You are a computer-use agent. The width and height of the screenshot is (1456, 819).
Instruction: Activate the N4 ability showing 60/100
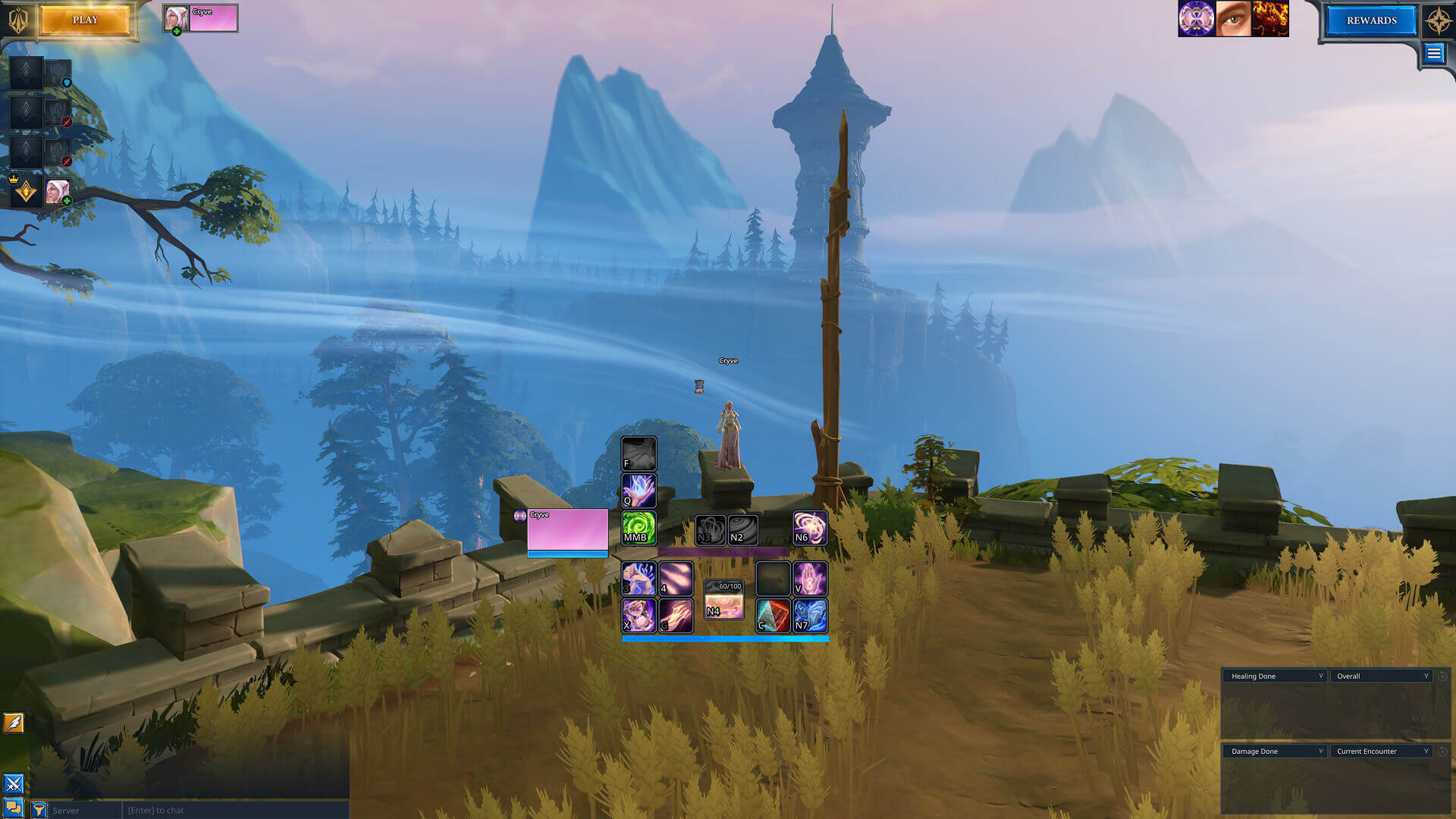tap(723, 601)
